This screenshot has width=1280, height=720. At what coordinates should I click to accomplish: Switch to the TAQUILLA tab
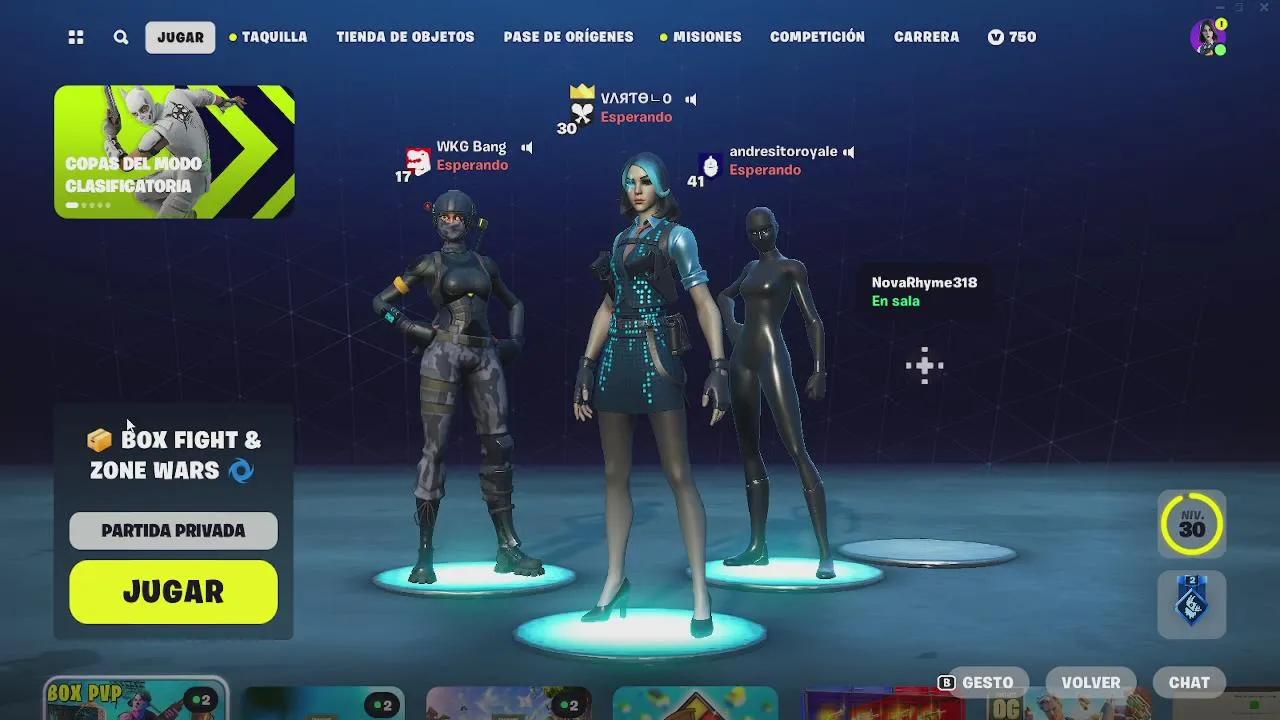(275, 37)
